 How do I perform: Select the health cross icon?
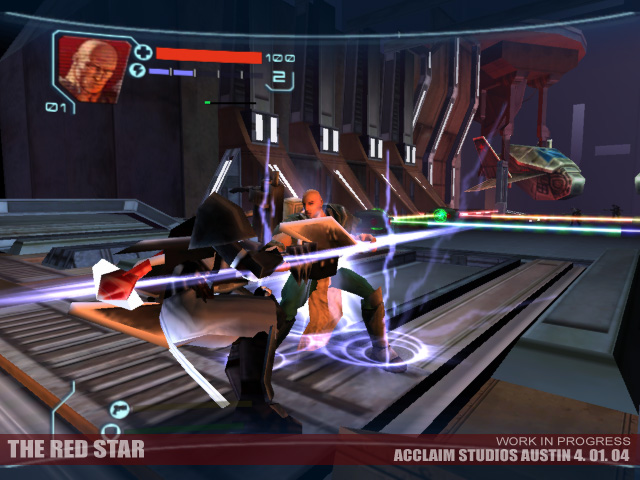click(x=141, y=53)
